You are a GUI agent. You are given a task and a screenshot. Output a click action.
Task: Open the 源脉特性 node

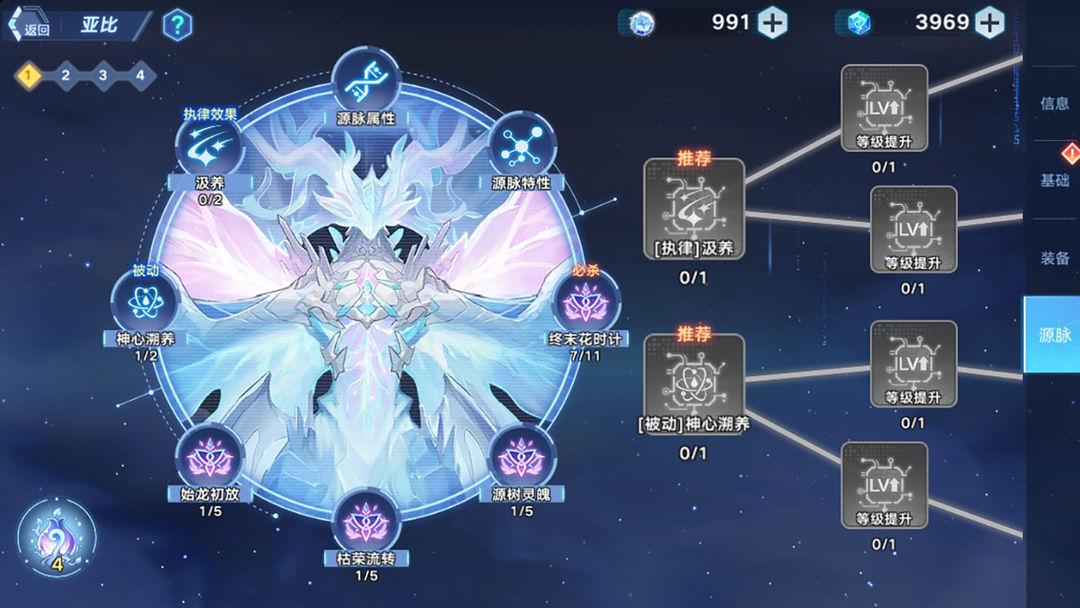coord(521,147)
